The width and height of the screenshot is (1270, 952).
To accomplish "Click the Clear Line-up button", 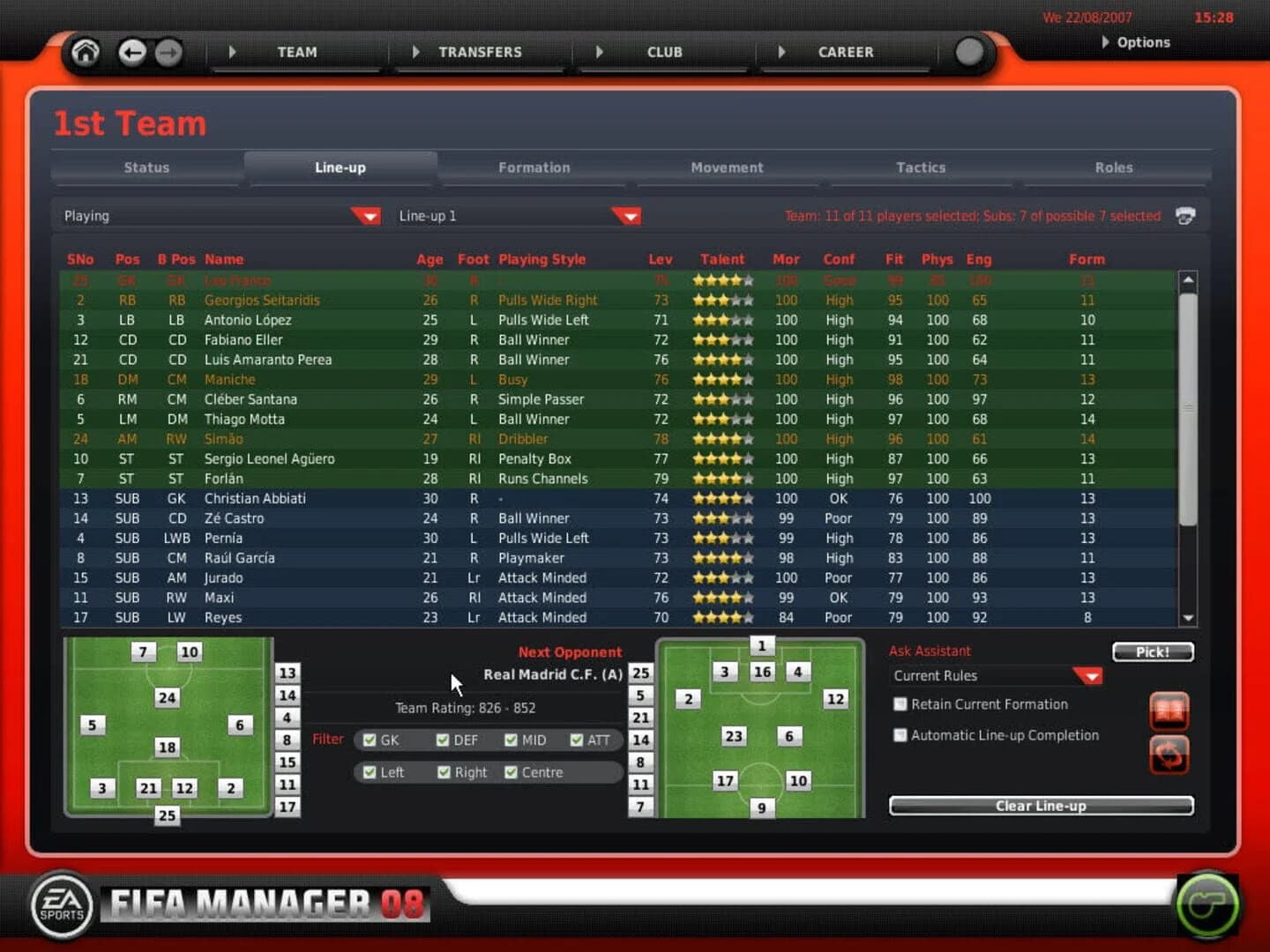I will tap(1041, 806).
